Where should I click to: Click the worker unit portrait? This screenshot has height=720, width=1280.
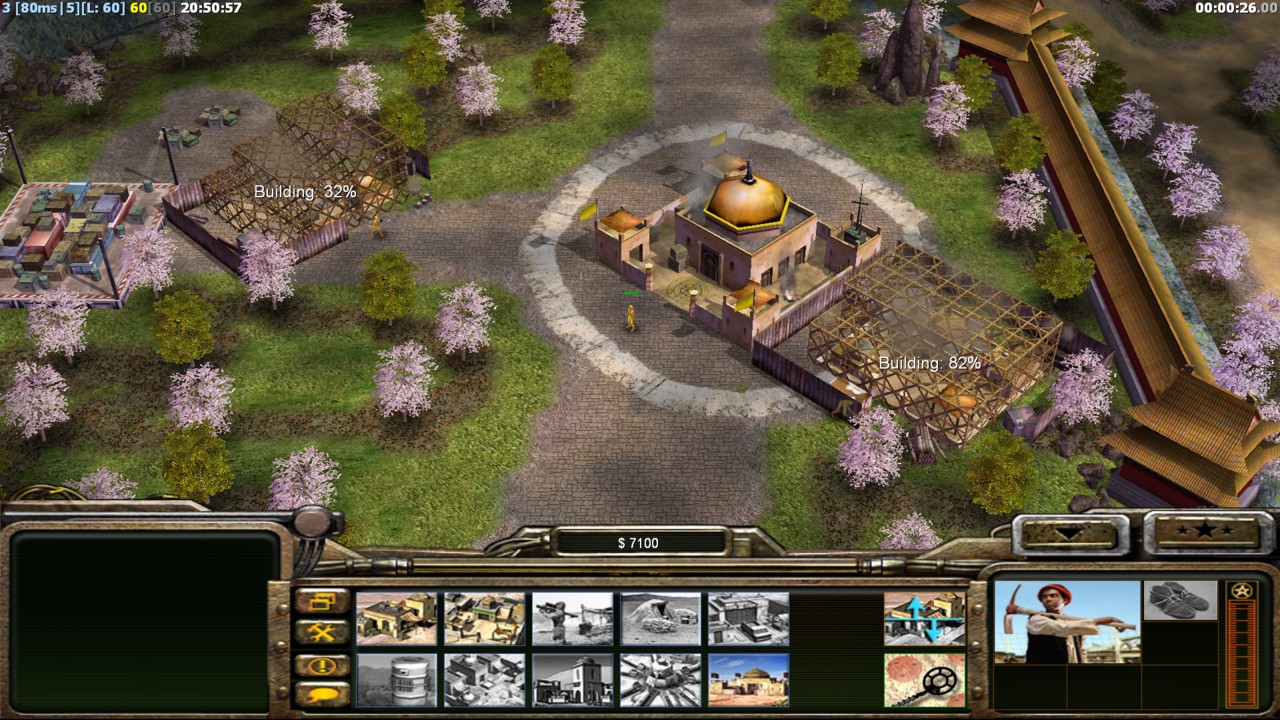(1067, 622)
